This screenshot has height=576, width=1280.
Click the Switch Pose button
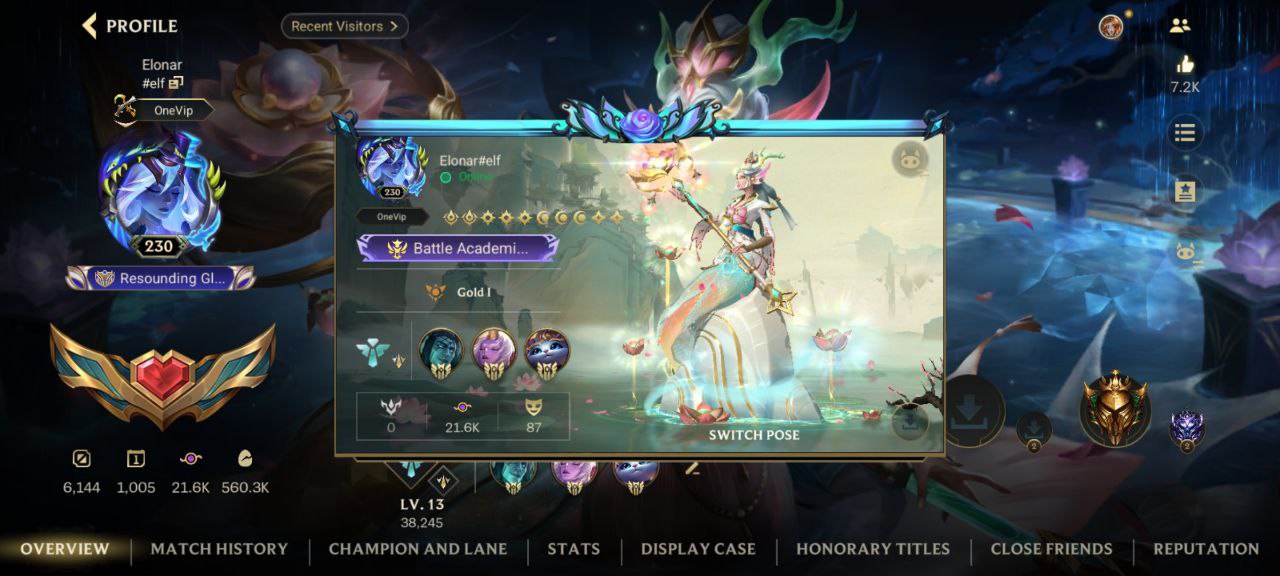(754, 435)
